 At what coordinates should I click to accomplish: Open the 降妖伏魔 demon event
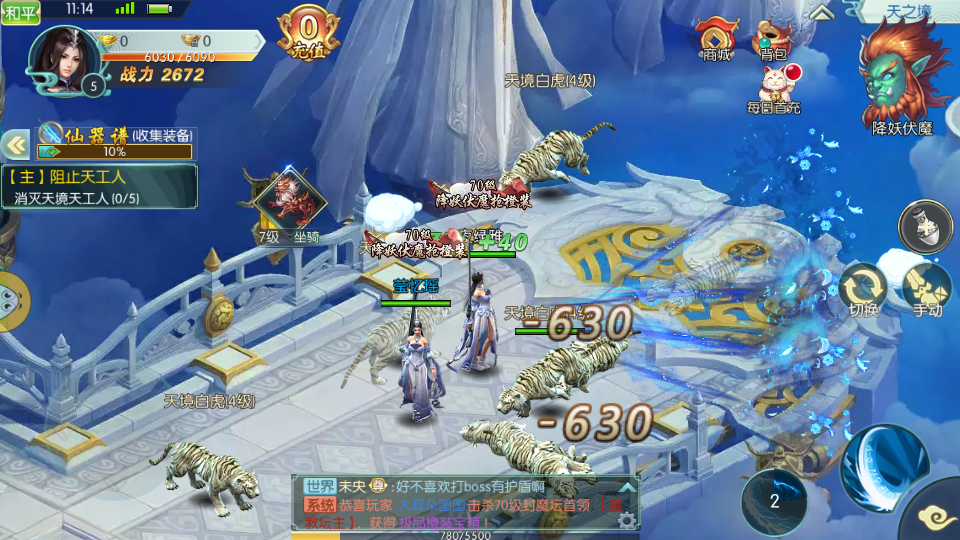[902, 80]
